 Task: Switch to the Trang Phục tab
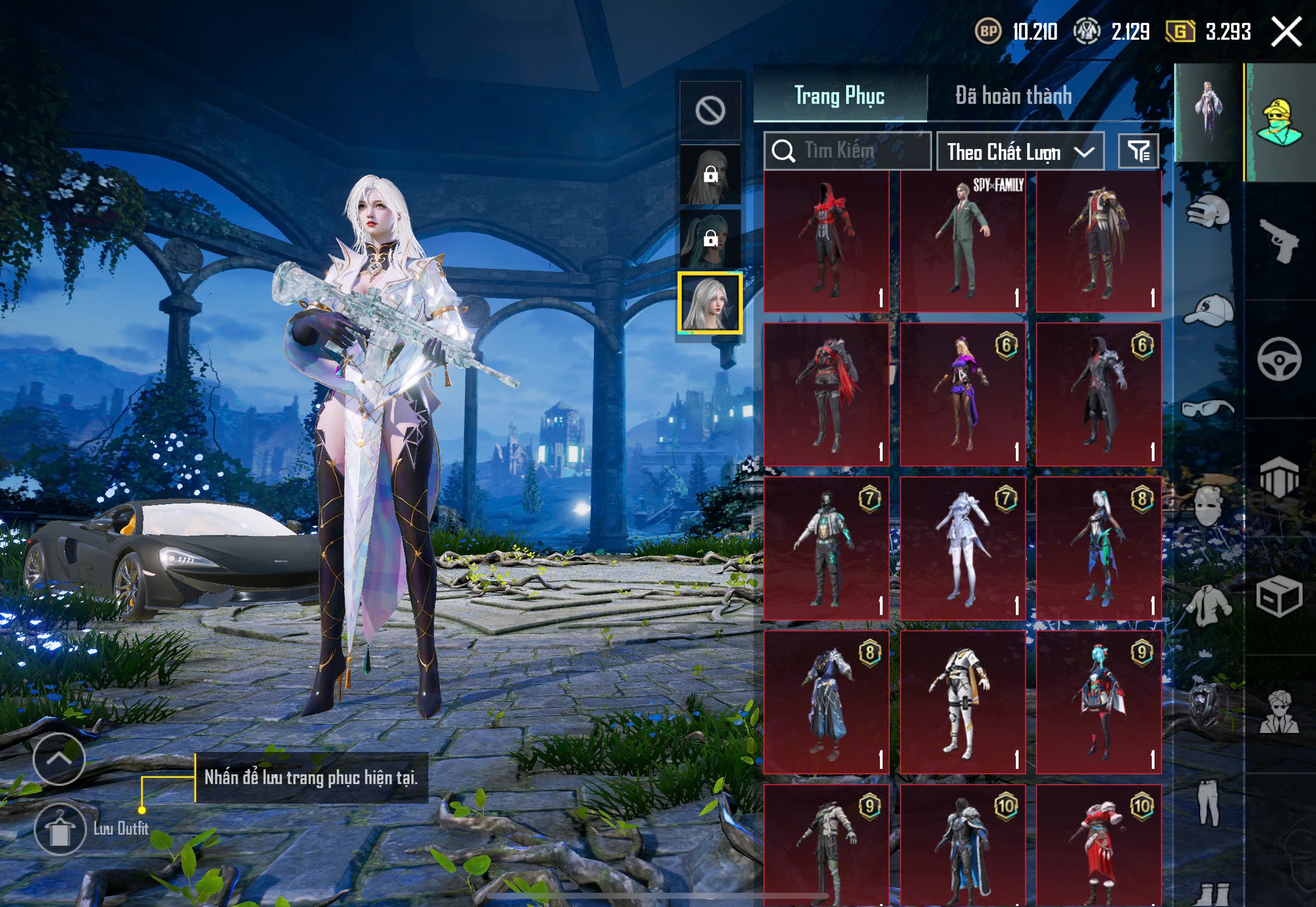839,96
